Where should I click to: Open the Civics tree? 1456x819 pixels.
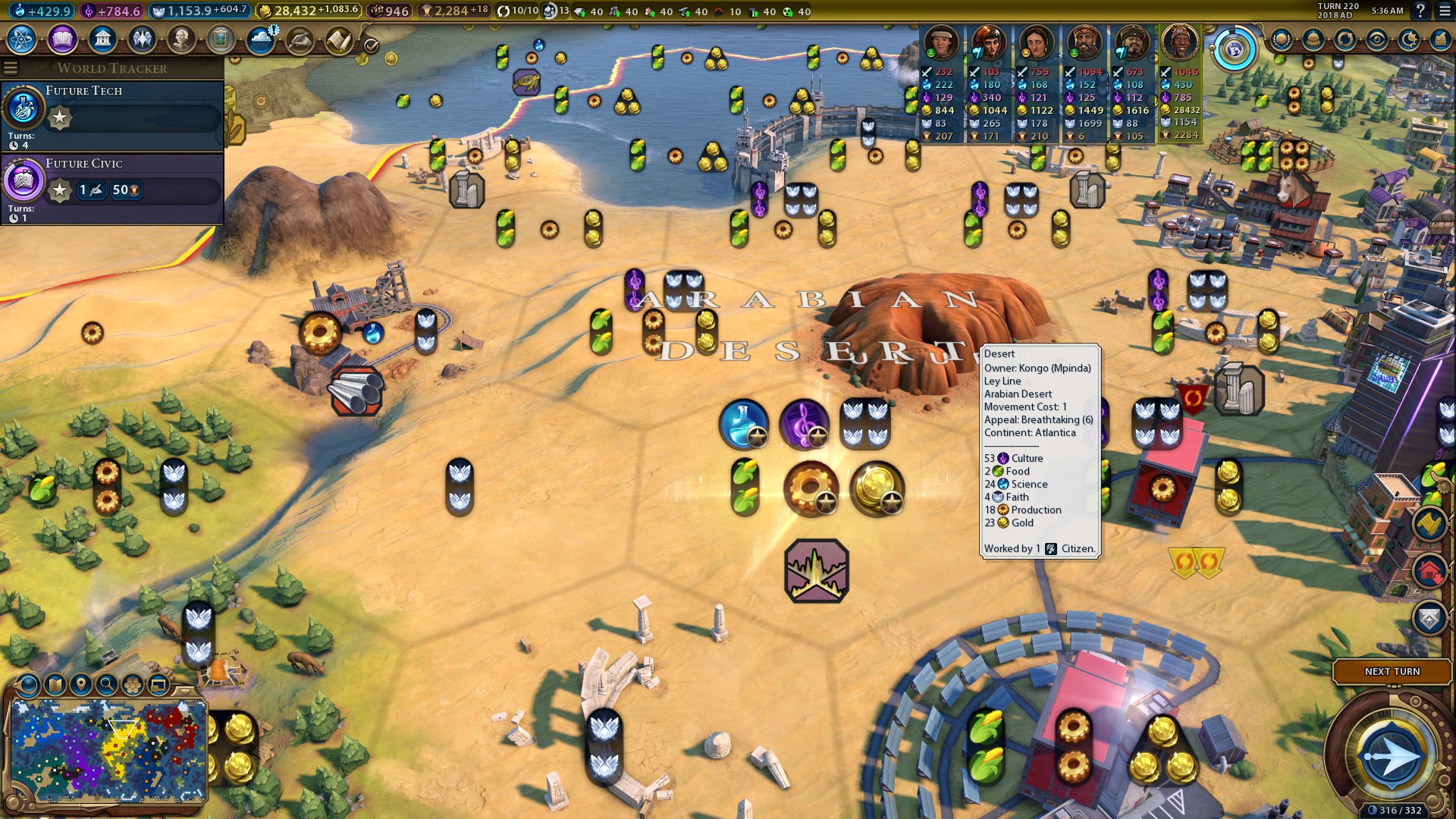[63, 40]
